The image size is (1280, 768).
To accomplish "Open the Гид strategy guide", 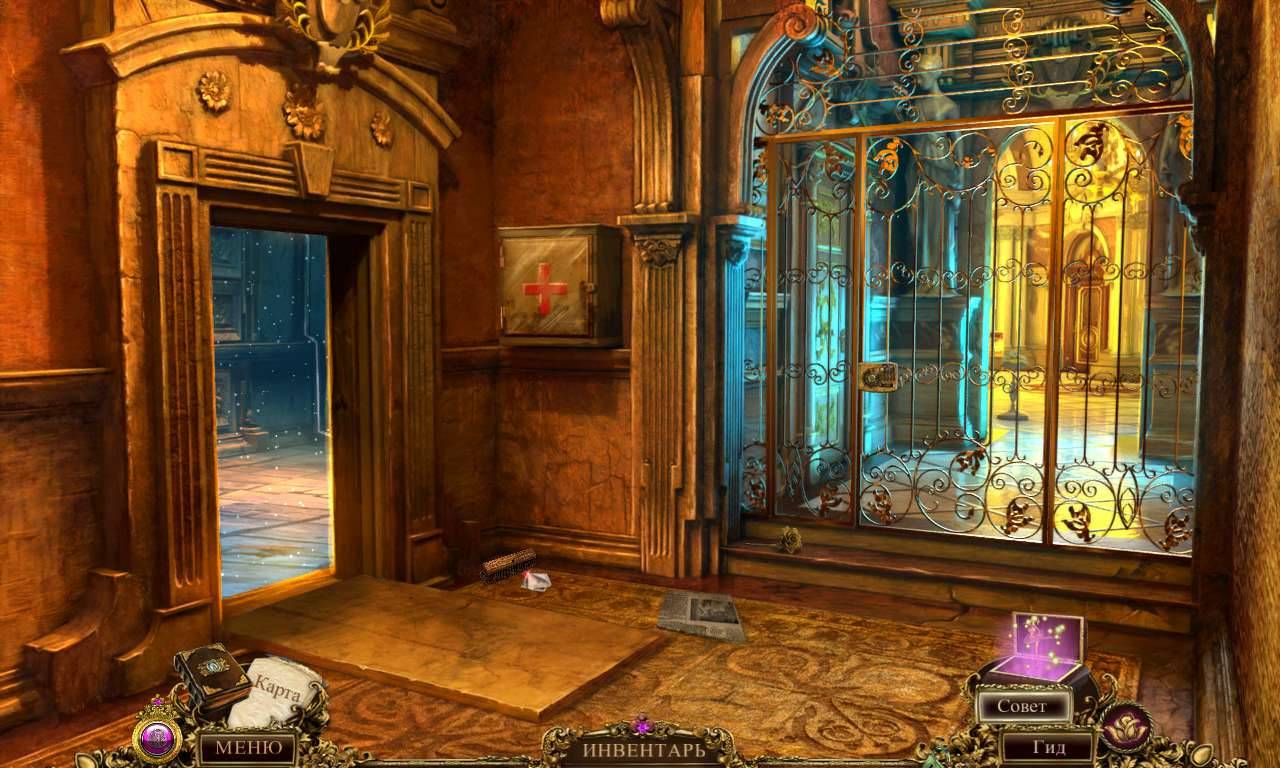I will (x=1047, y=746).
